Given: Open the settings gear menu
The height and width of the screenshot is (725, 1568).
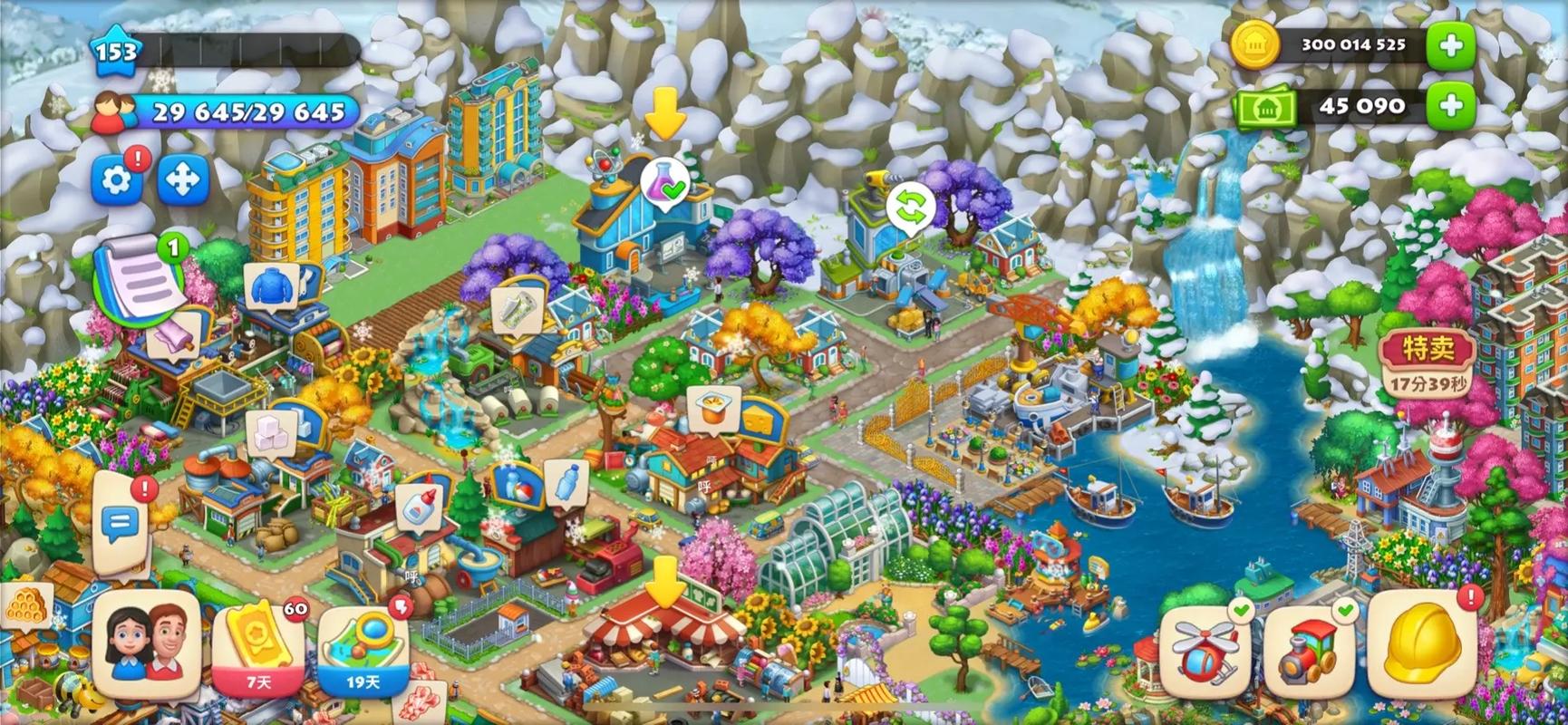Looking at the screenshot, I should pyautogui.click(x=117, y=180).
